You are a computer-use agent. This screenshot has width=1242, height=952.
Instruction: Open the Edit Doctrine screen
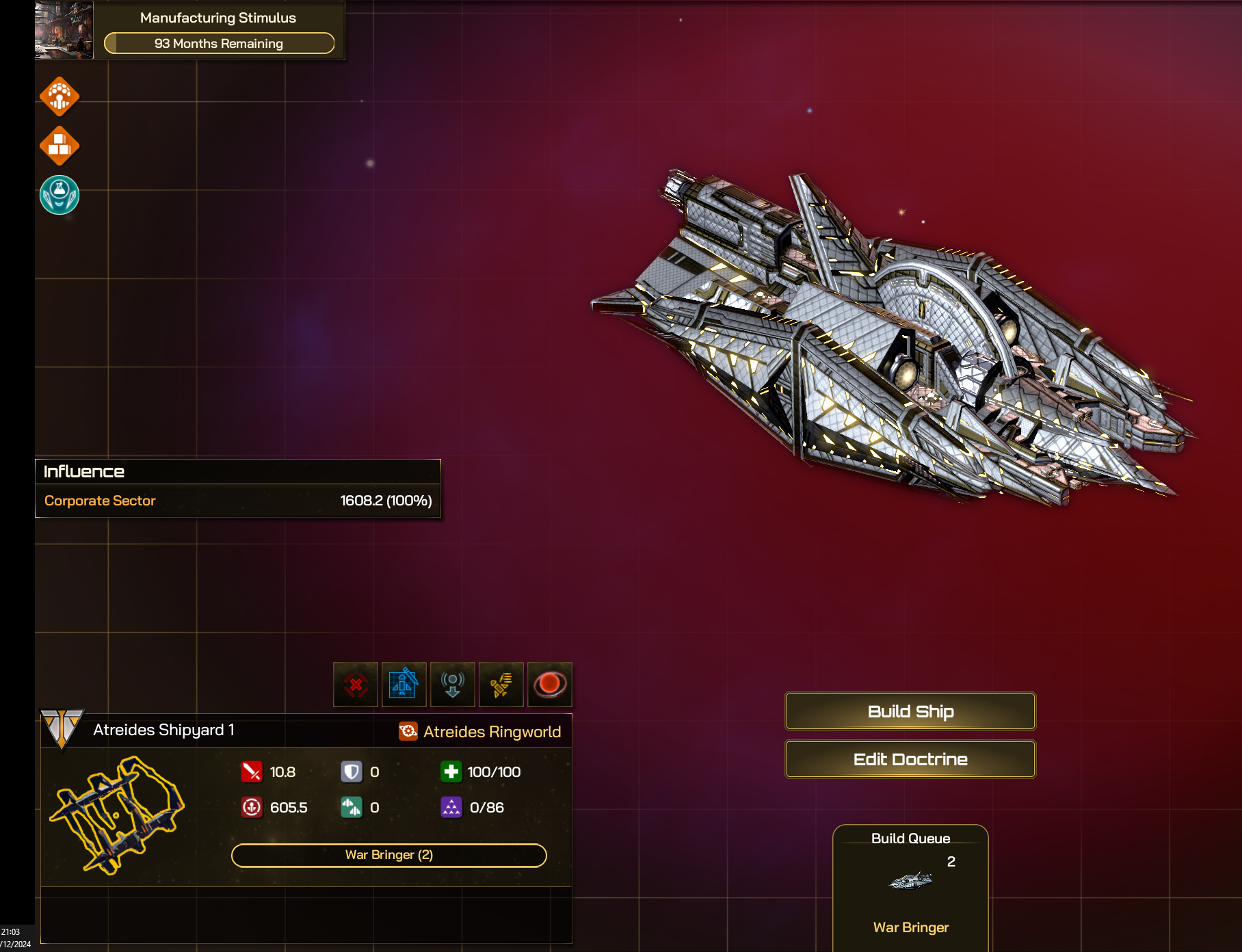tap(910, 759)
